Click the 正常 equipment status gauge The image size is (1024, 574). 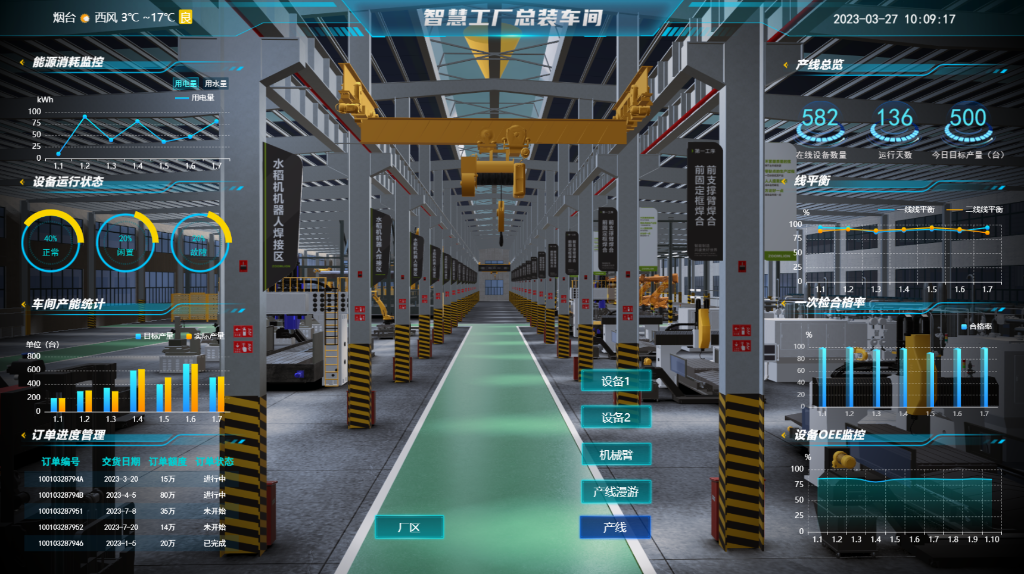(x=51, y=245)
